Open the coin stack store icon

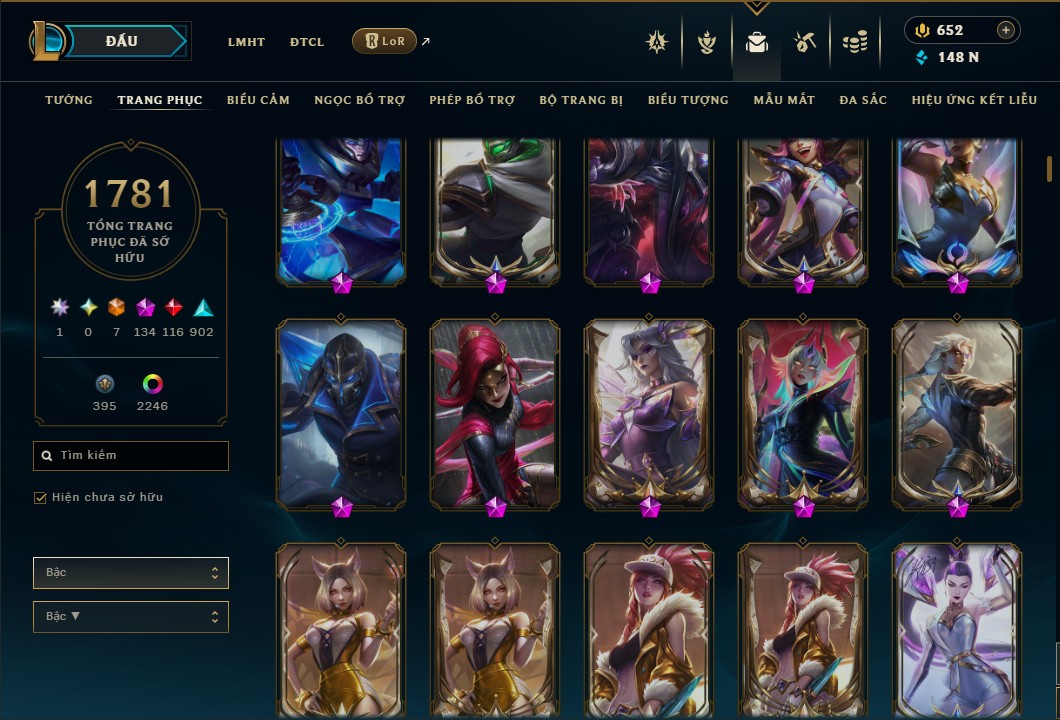click(x=854, y=42)
